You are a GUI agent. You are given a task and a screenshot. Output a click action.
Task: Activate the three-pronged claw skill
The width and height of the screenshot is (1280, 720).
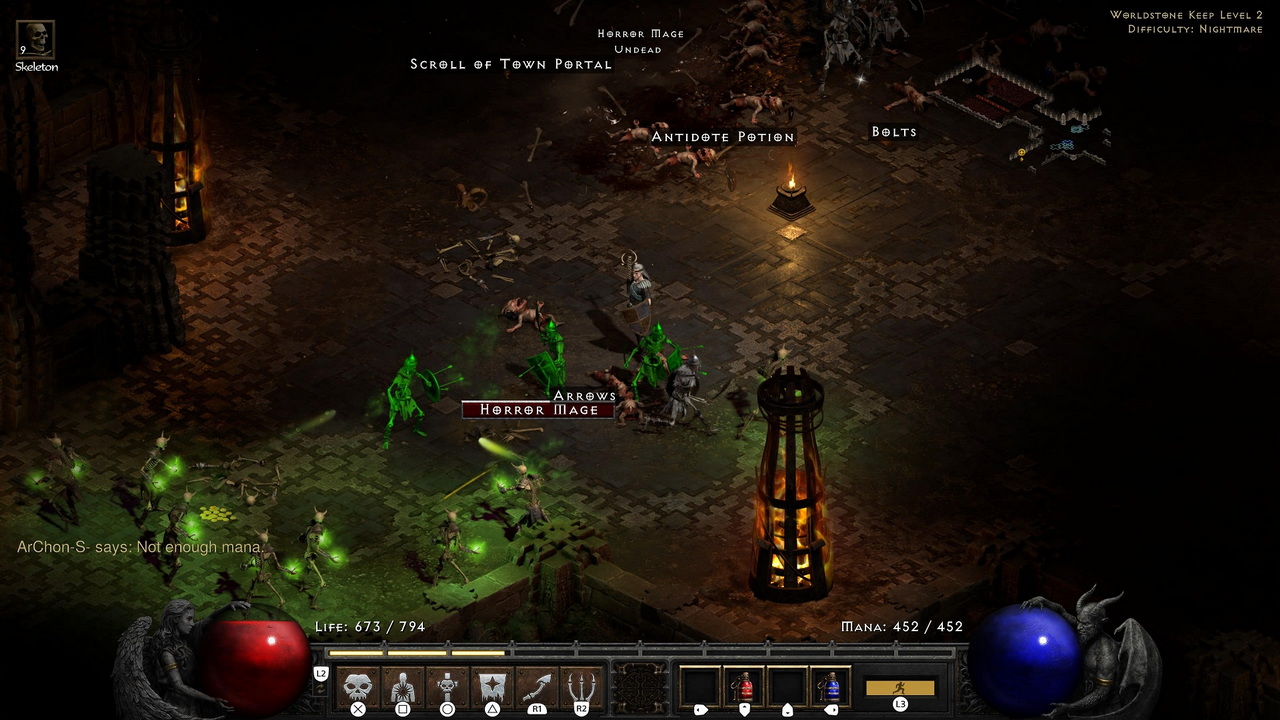[x=581, y=686]
